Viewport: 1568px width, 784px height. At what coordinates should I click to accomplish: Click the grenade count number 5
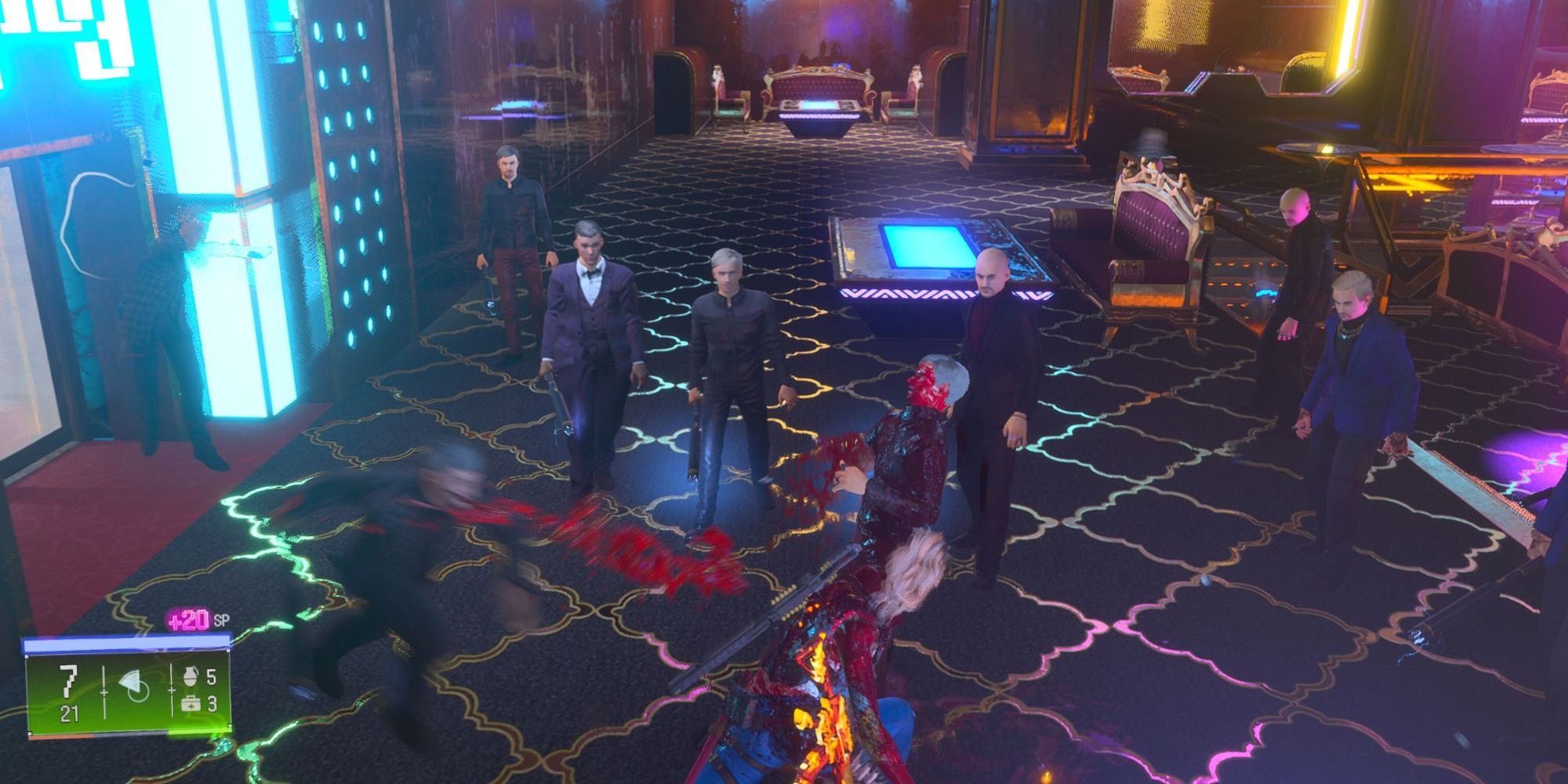(x=211, y=677)
